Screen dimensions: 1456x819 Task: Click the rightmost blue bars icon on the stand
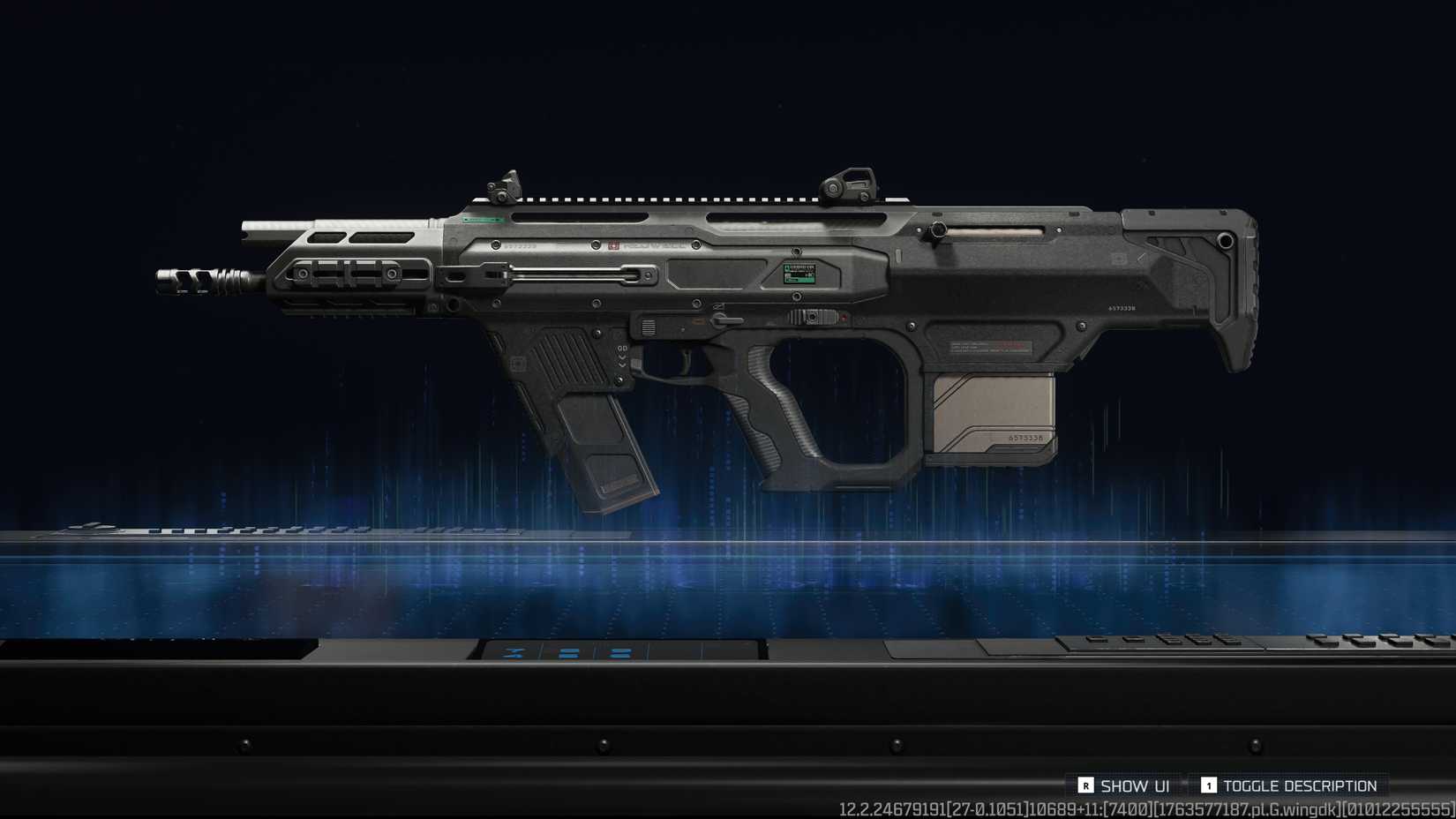(619, 653)
